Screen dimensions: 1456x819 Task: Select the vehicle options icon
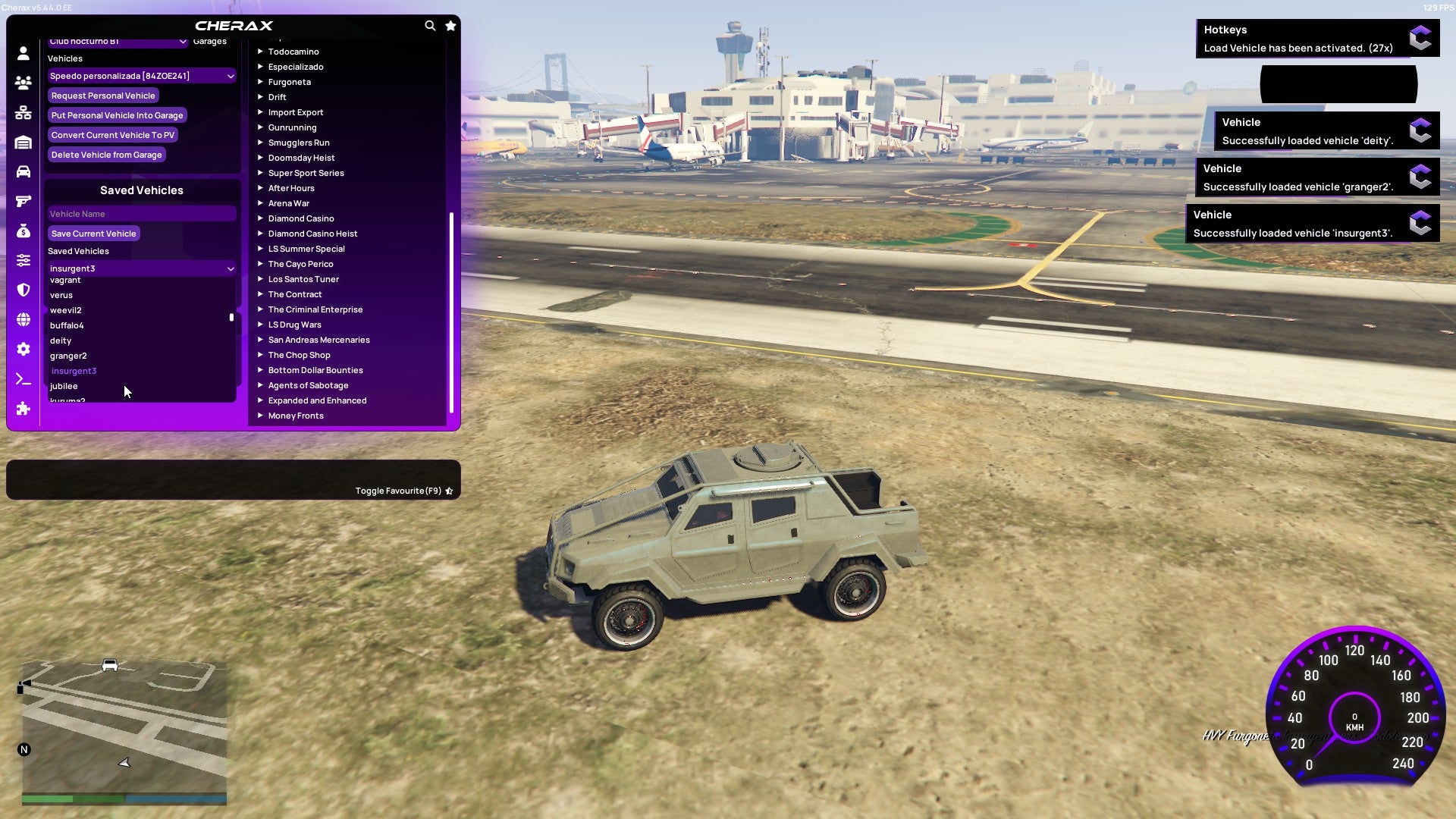coord(23,172)
